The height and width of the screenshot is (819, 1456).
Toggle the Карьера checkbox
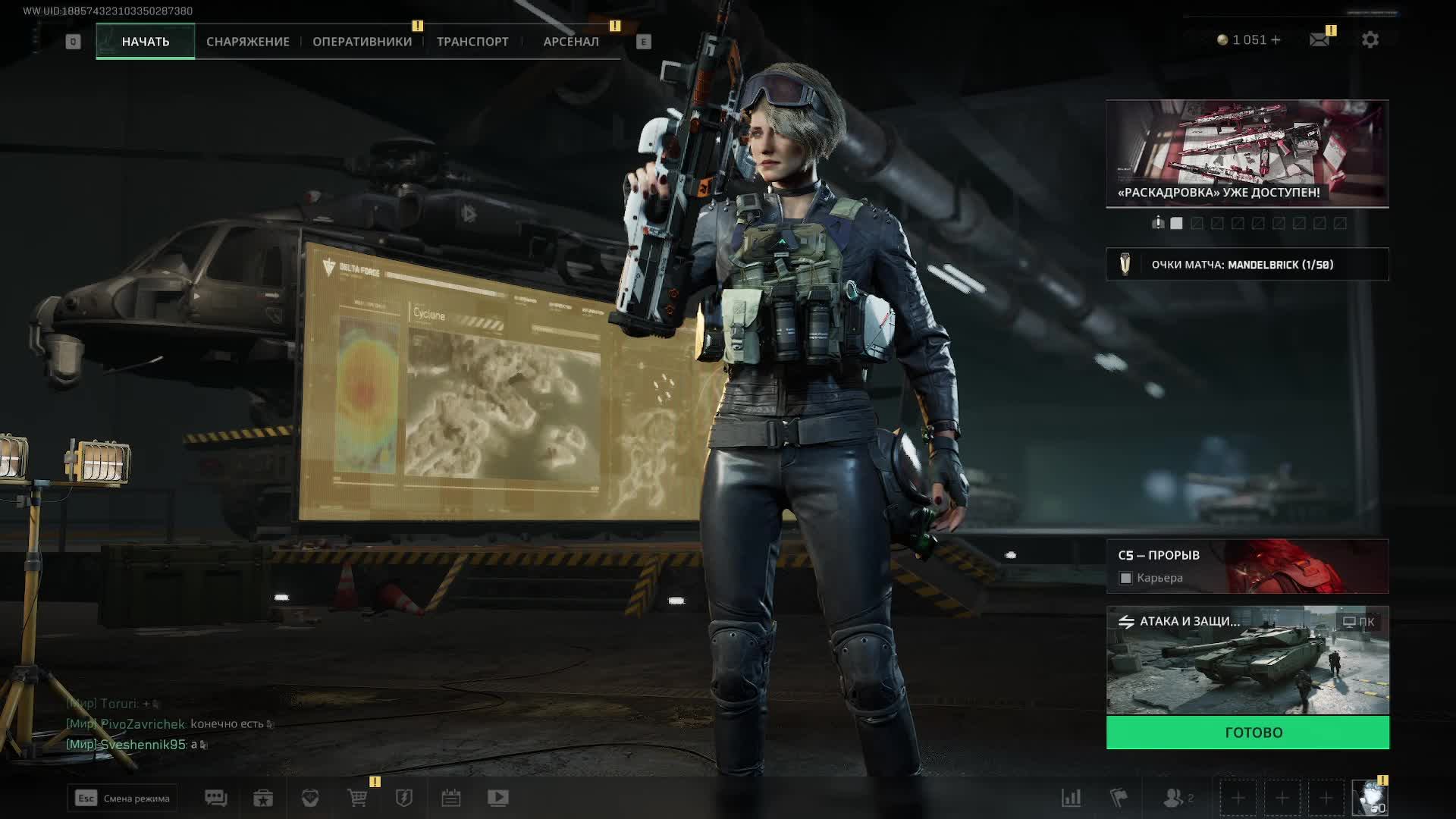pyautogui.click(x=1126, y=579)
